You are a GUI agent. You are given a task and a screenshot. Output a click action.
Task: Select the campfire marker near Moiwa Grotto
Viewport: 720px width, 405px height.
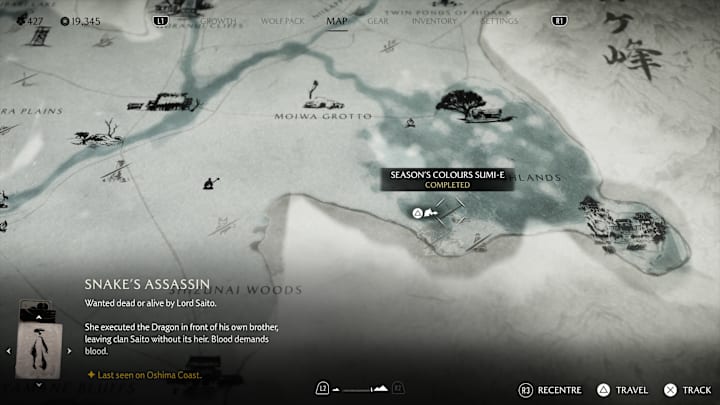click(x=409, y=124)
